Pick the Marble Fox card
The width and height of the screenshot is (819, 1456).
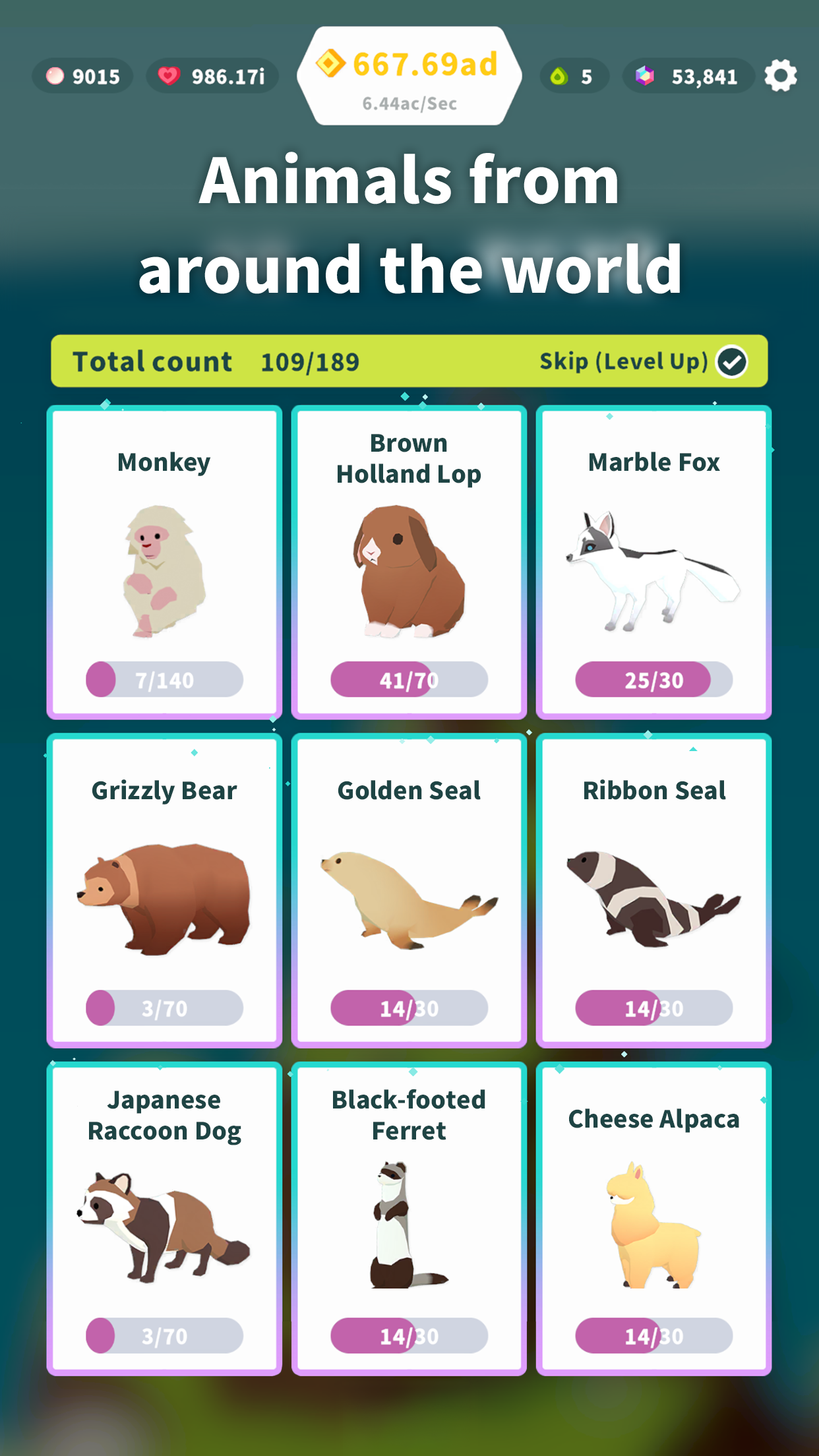(x=653, y=562)
